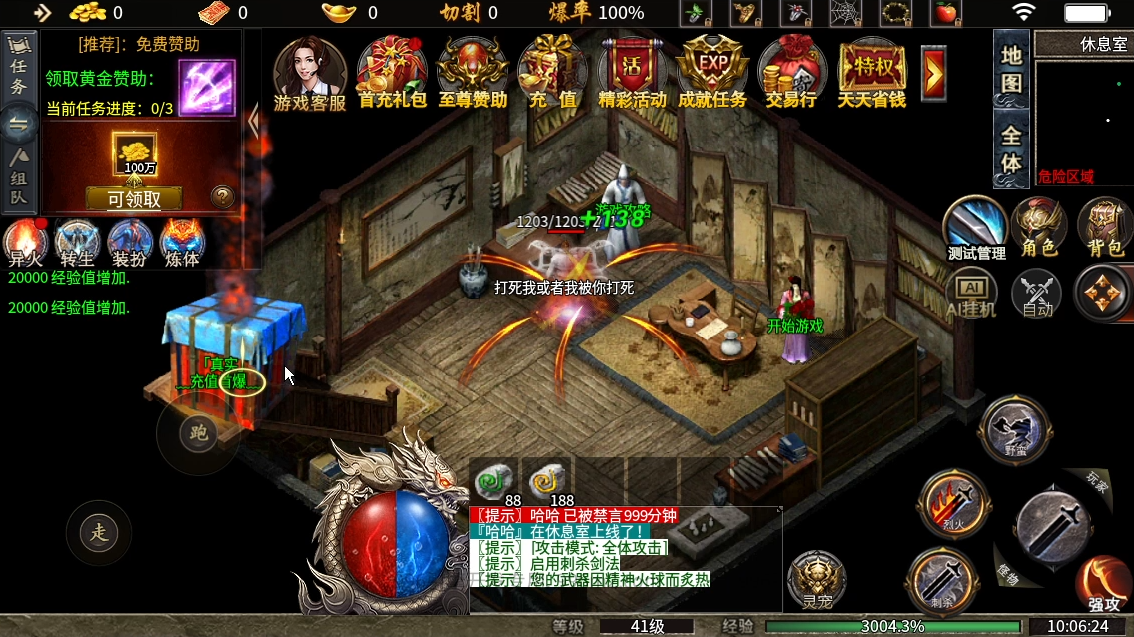Screen dimensions: 1134x637
Task: Open the 成就任务 EXP achievements
Action: [712, 70]
